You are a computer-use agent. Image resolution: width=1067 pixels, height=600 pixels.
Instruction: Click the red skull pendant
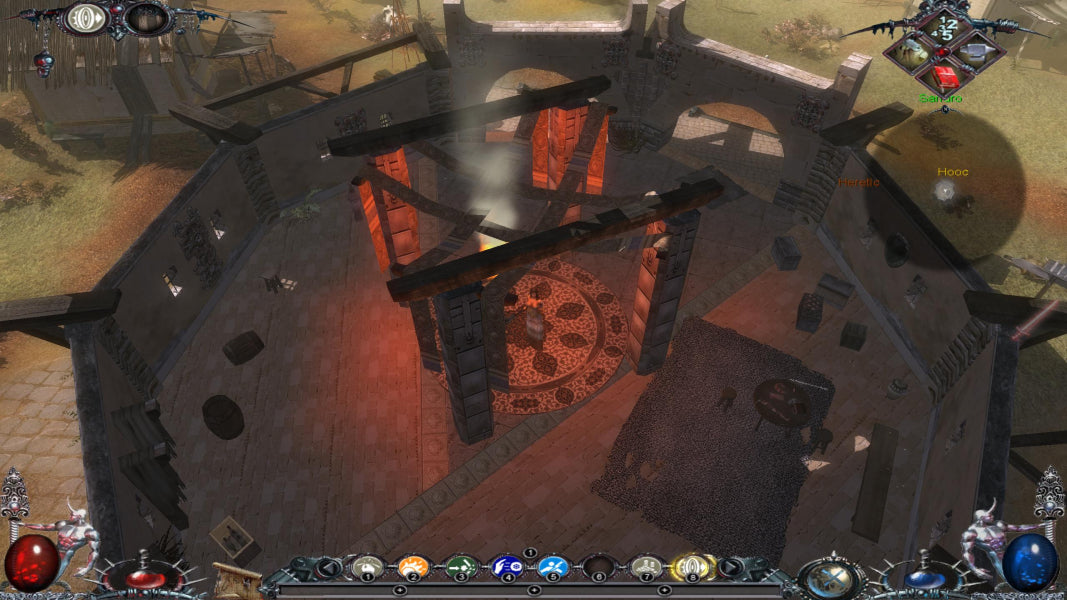coord(44,65)
